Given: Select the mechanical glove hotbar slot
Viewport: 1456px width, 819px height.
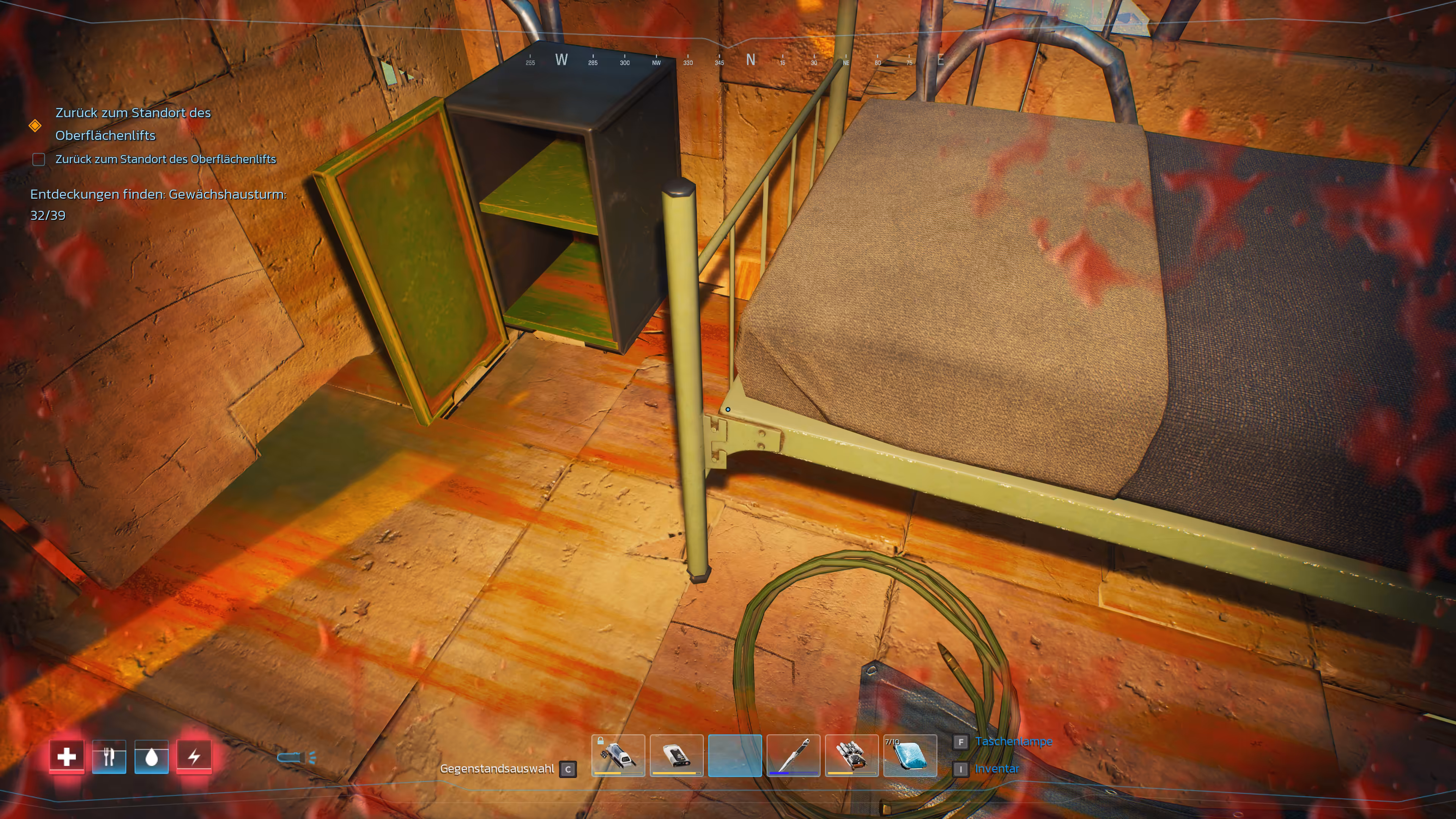Looking at the screenshot, I should click(851, 755).
